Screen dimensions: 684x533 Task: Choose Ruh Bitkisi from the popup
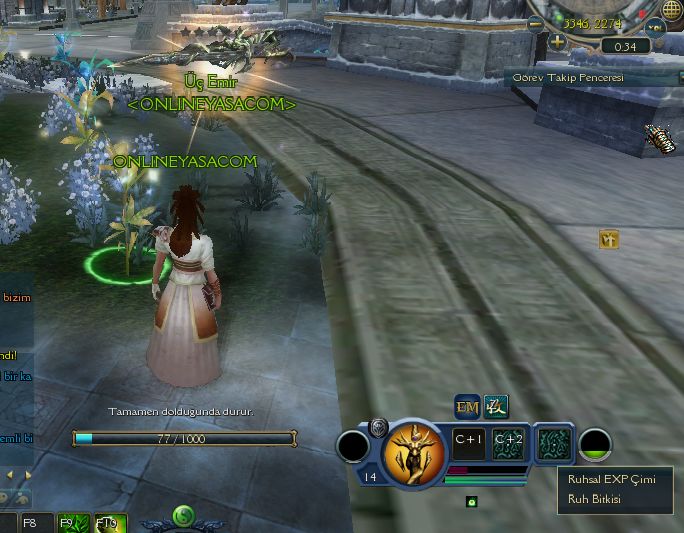point(594,498)
